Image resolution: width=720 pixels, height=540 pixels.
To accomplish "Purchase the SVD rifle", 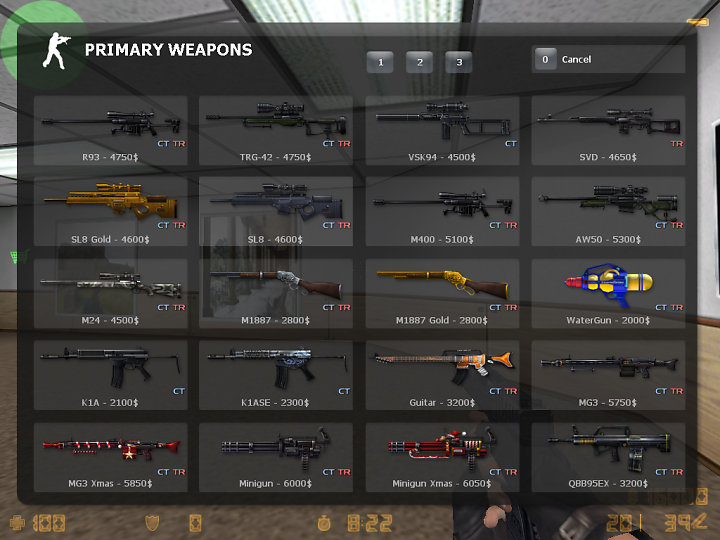I will coord(608,130).
